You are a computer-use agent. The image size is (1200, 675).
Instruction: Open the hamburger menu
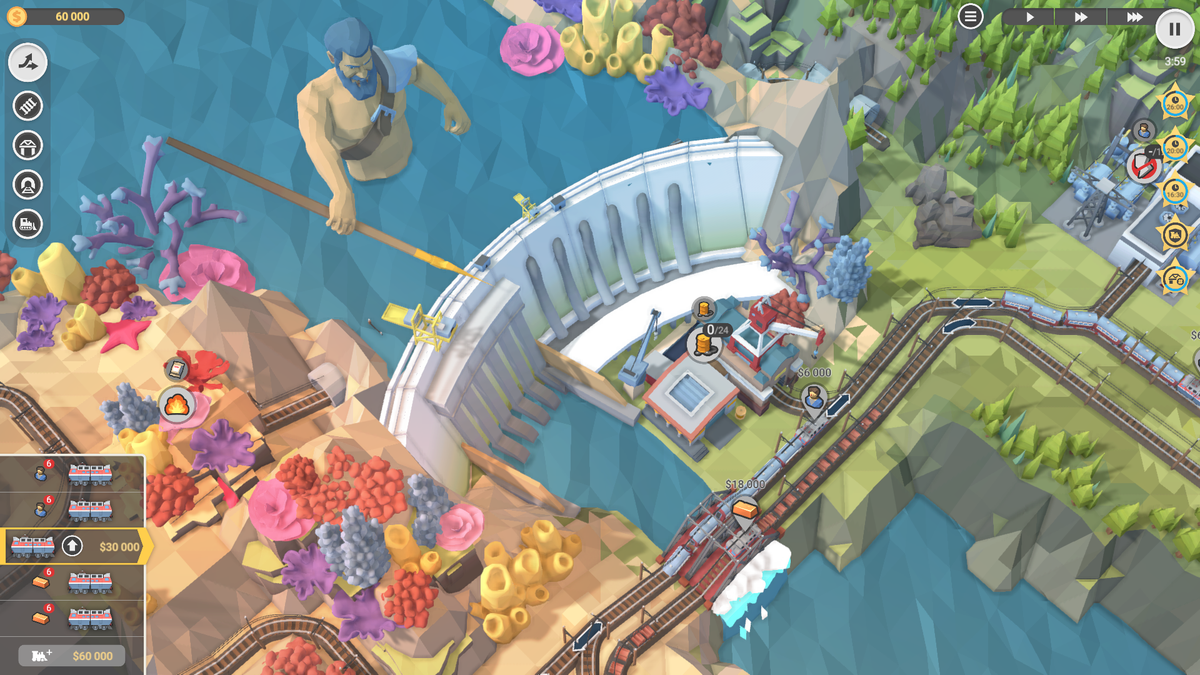point(970,17)
